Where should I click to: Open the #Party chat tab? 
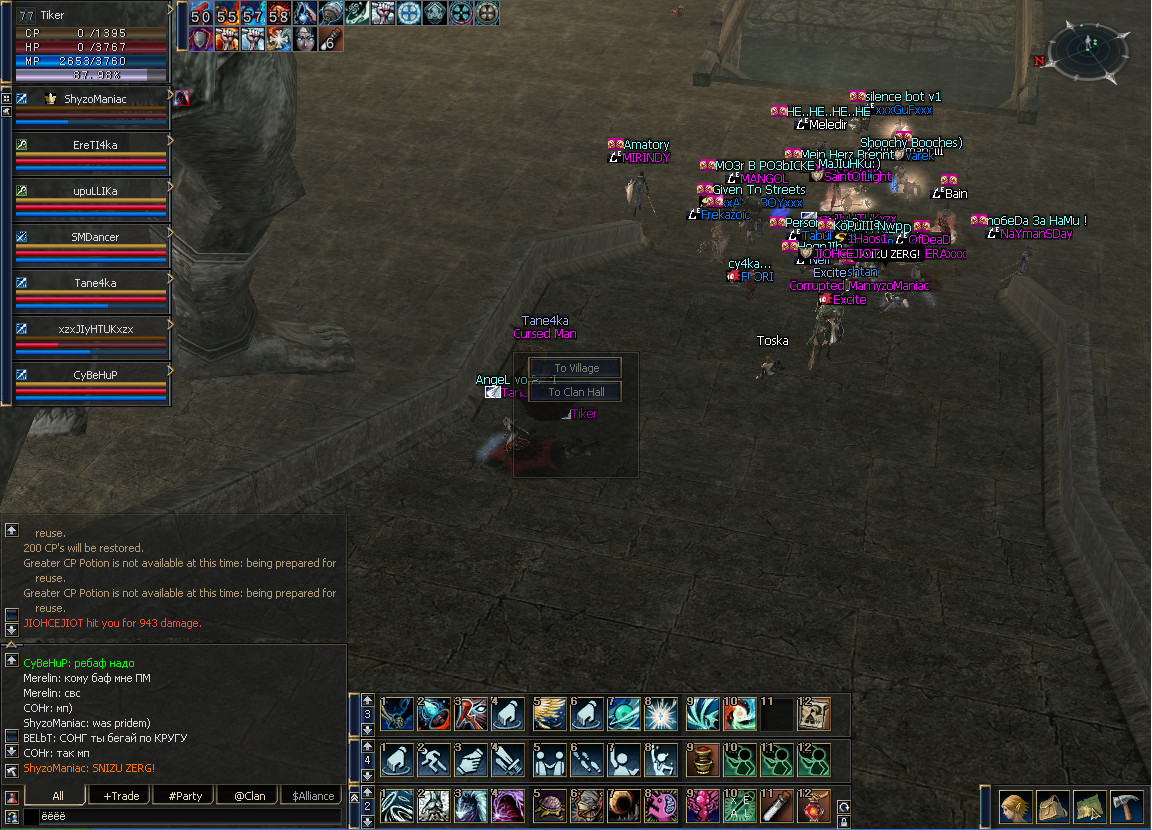click(x=185, y=796)
